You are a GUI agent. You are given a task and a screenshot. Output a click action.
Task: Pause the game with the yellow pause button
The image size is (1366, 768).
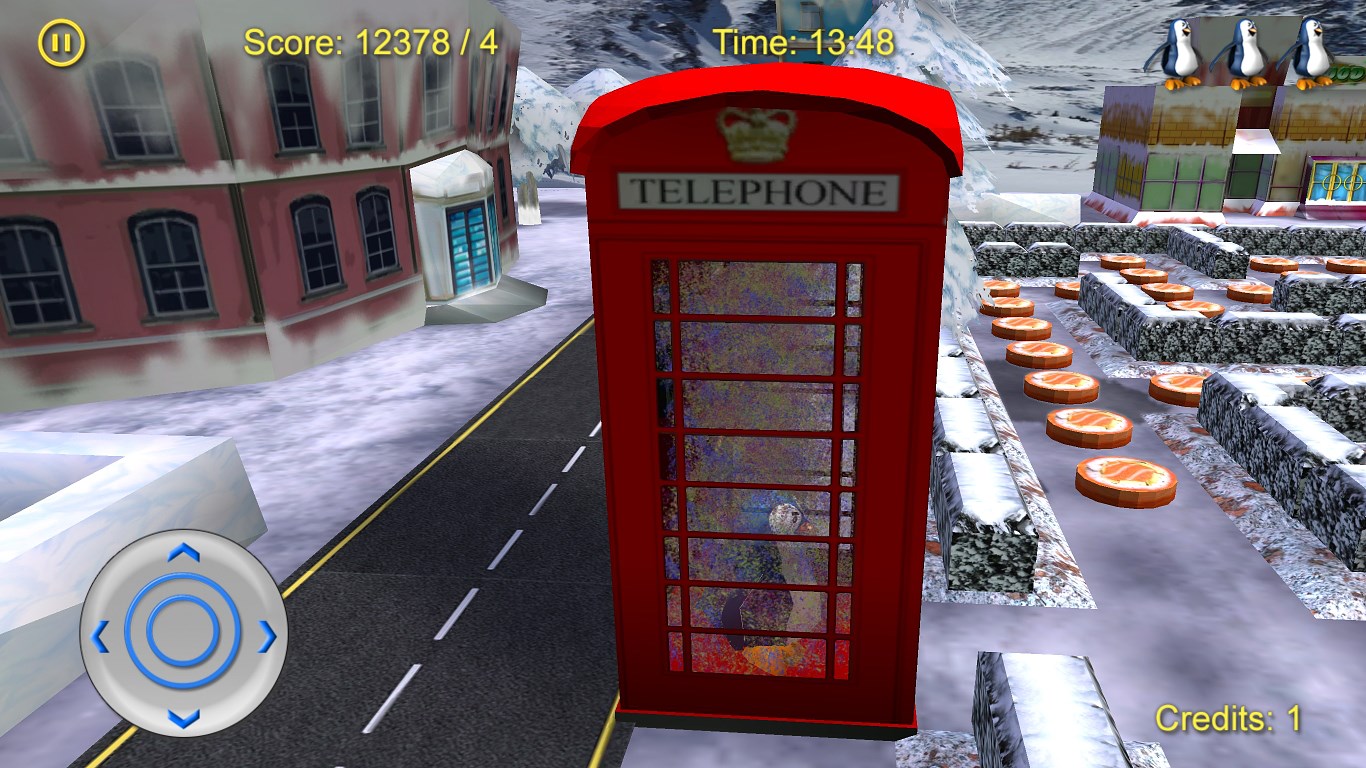point(62,44)
